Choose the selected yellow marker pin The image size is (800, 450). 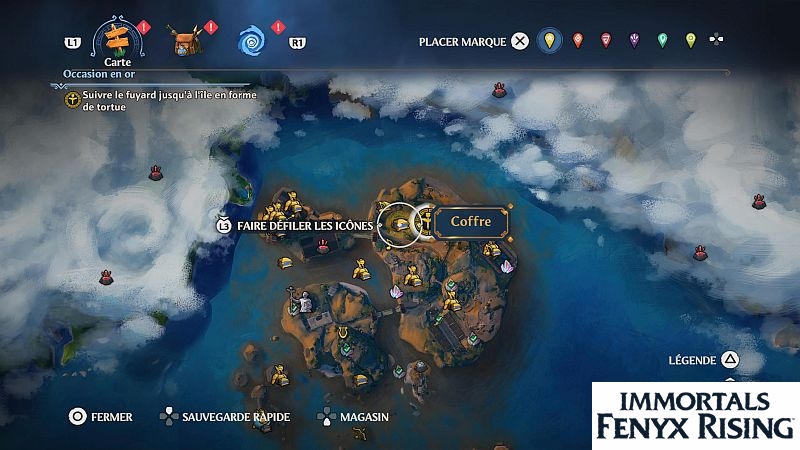click(548, 41)
